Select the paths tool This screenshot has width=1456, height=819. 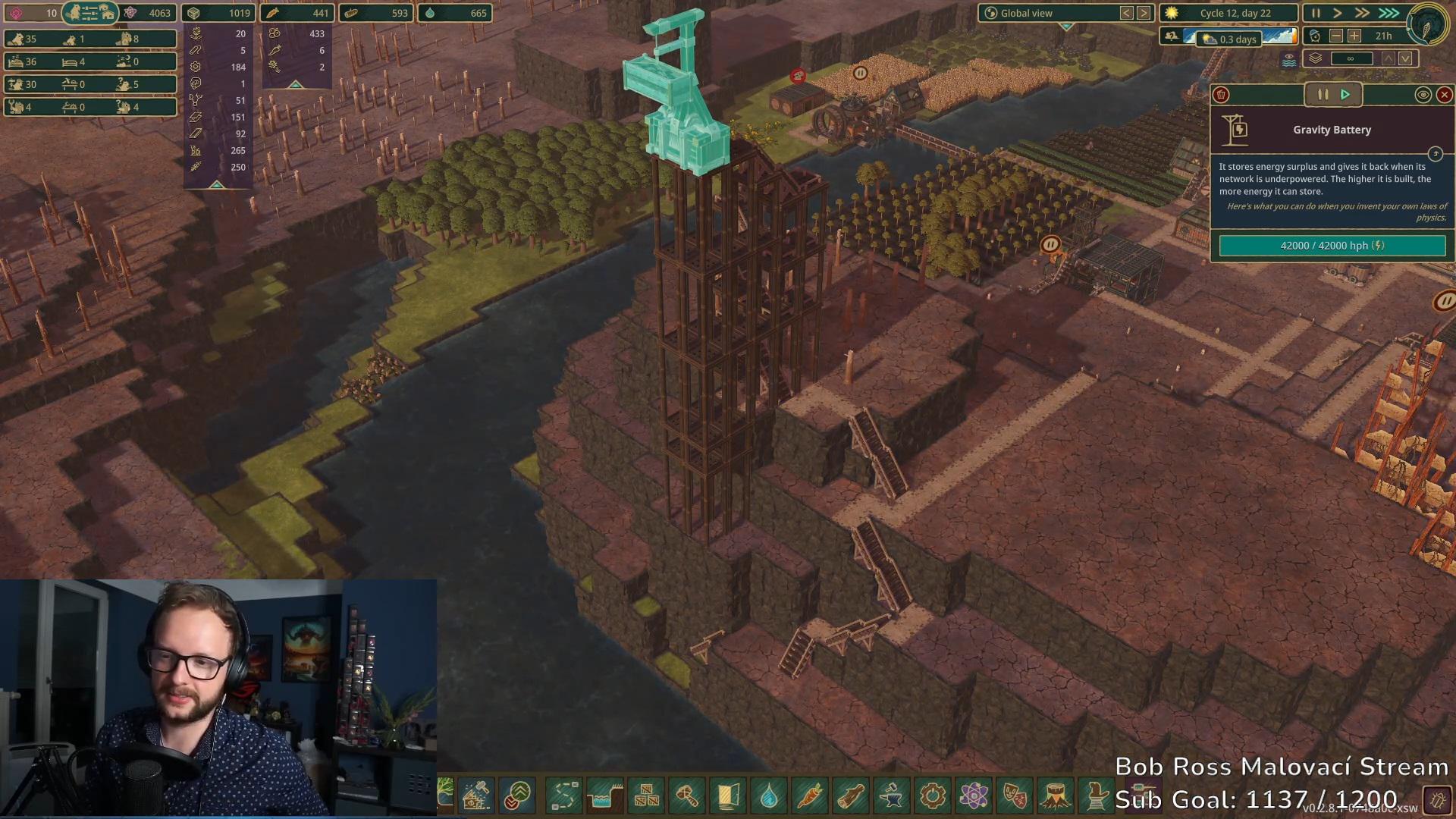pyautogui.click(x=564, y=796)
